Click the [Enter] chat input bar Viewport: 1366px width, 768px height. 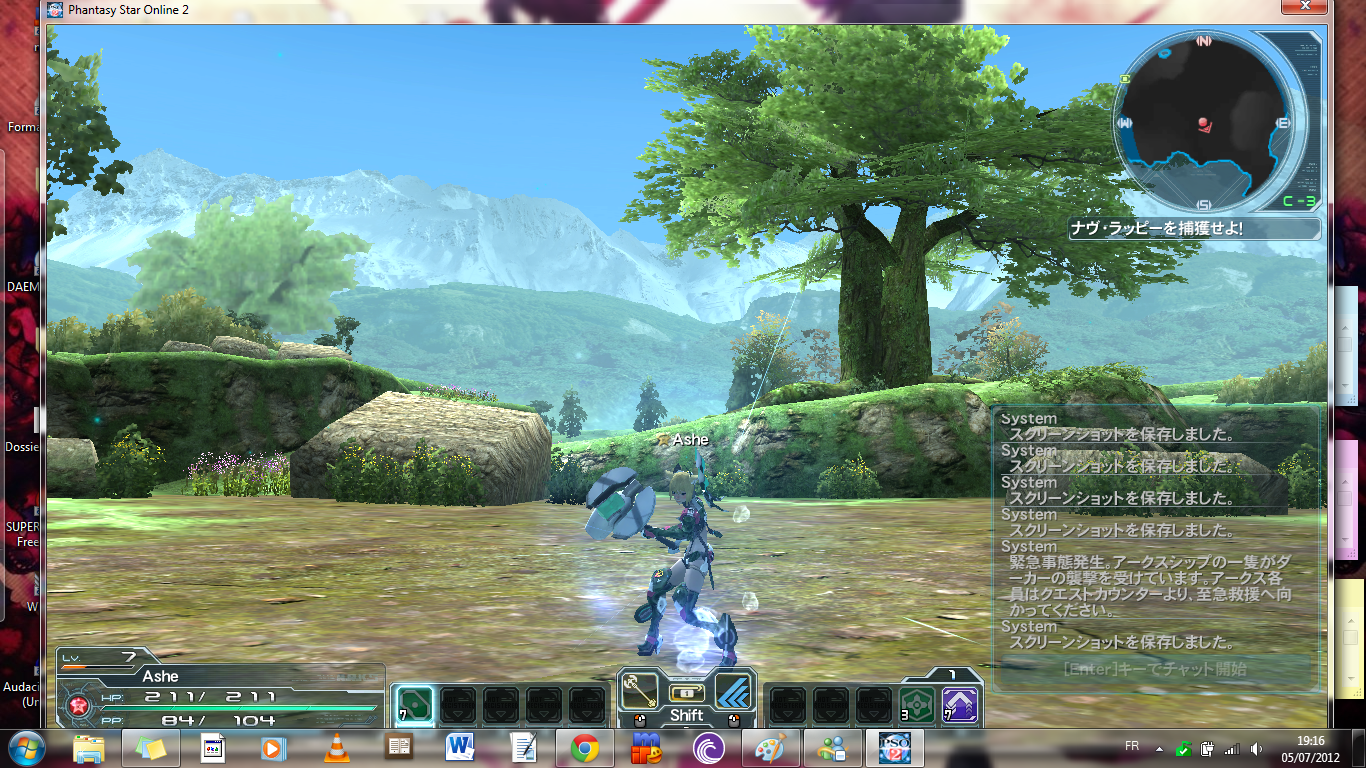pos(1154,670)
